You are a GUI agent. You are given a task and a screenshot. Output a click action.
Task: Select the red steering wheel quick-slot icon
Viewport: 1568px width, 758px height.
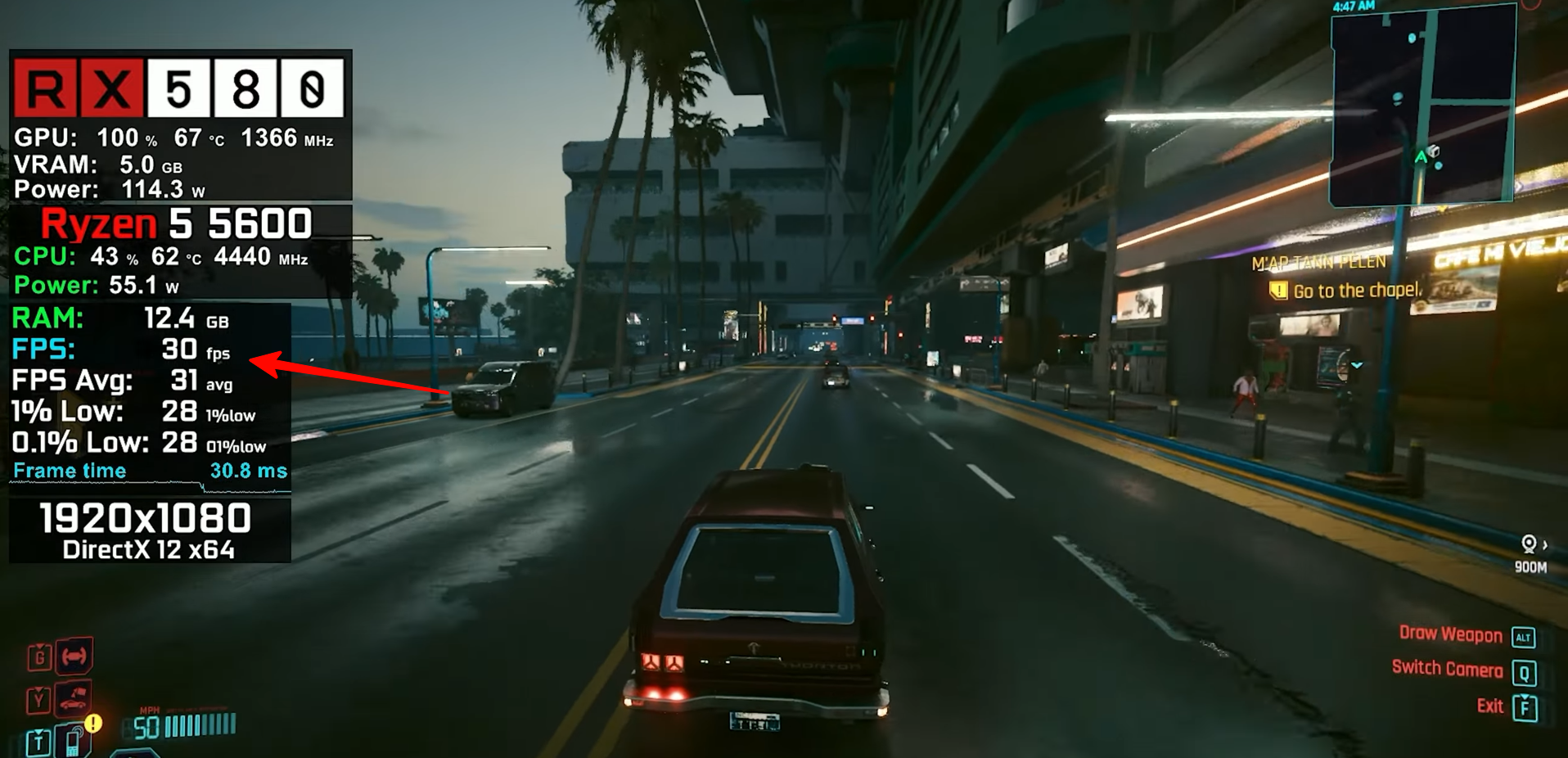pyautogui.click(x=74, y=656)
